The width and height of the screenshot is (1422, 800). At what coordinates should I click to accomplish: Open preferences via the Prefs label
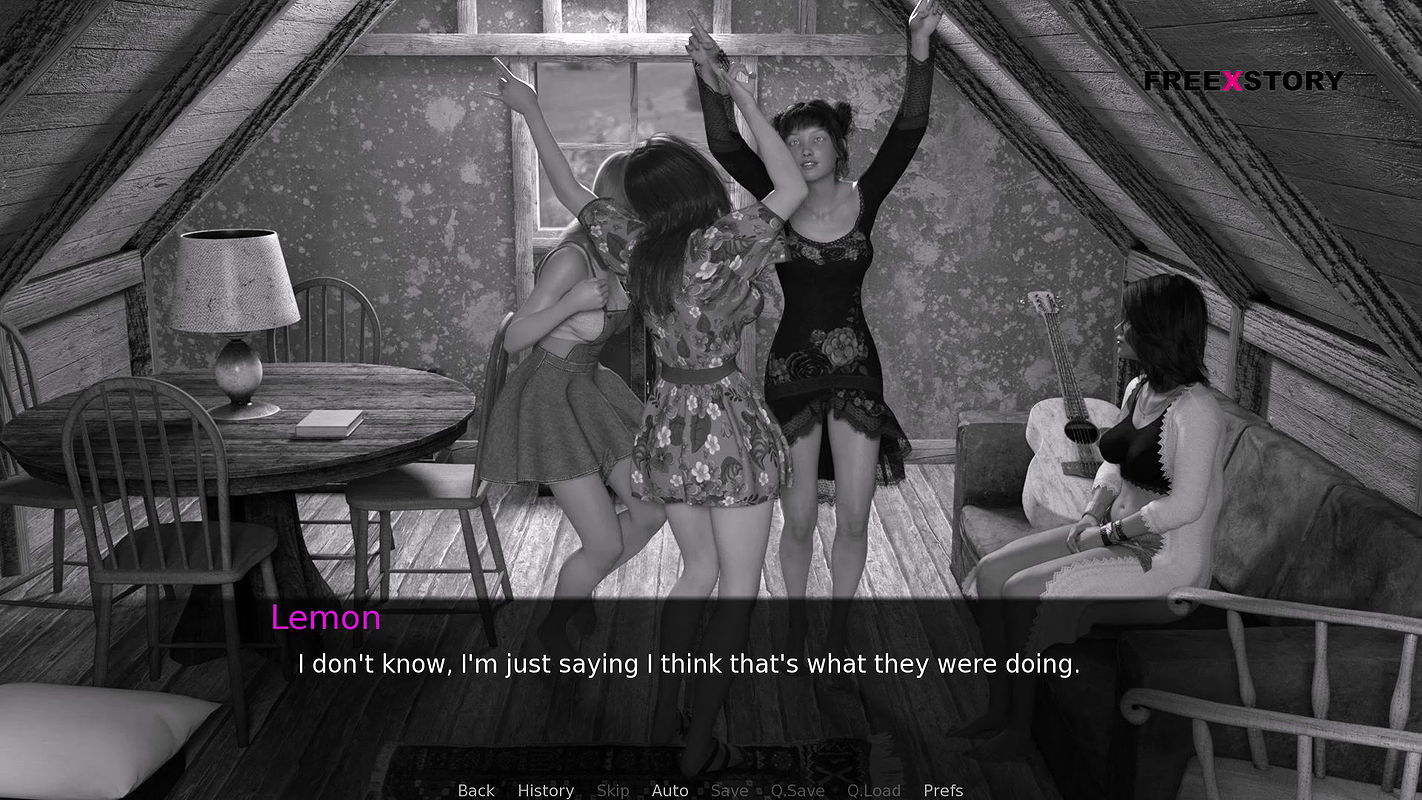tap(943, 790)
